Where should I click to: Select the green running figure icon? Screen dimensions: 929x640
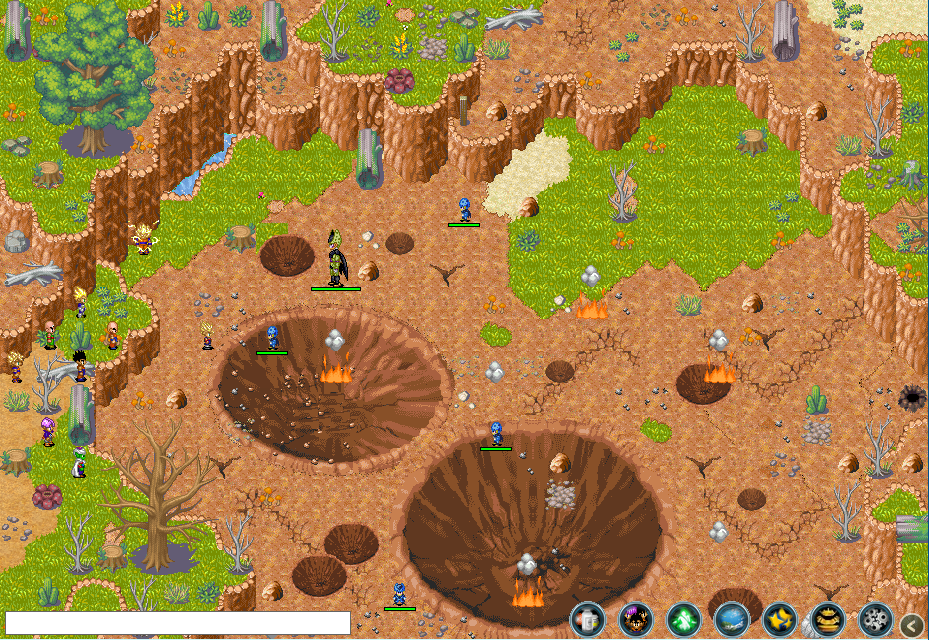click(x=684, y=620)
